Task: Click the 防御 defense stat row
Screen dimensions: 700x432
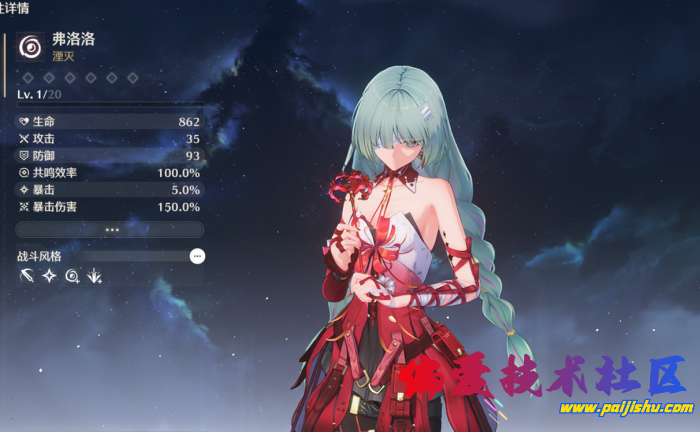Action: pos(110,155)
